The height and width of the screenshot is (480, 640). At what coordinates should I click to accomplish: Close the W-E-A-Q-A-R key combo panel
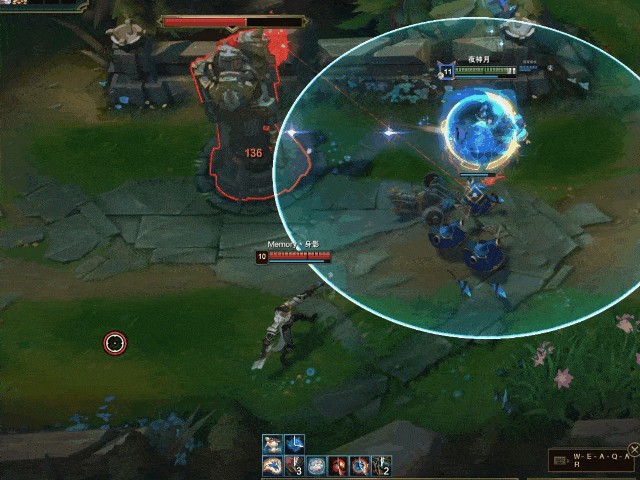[634, 449]
